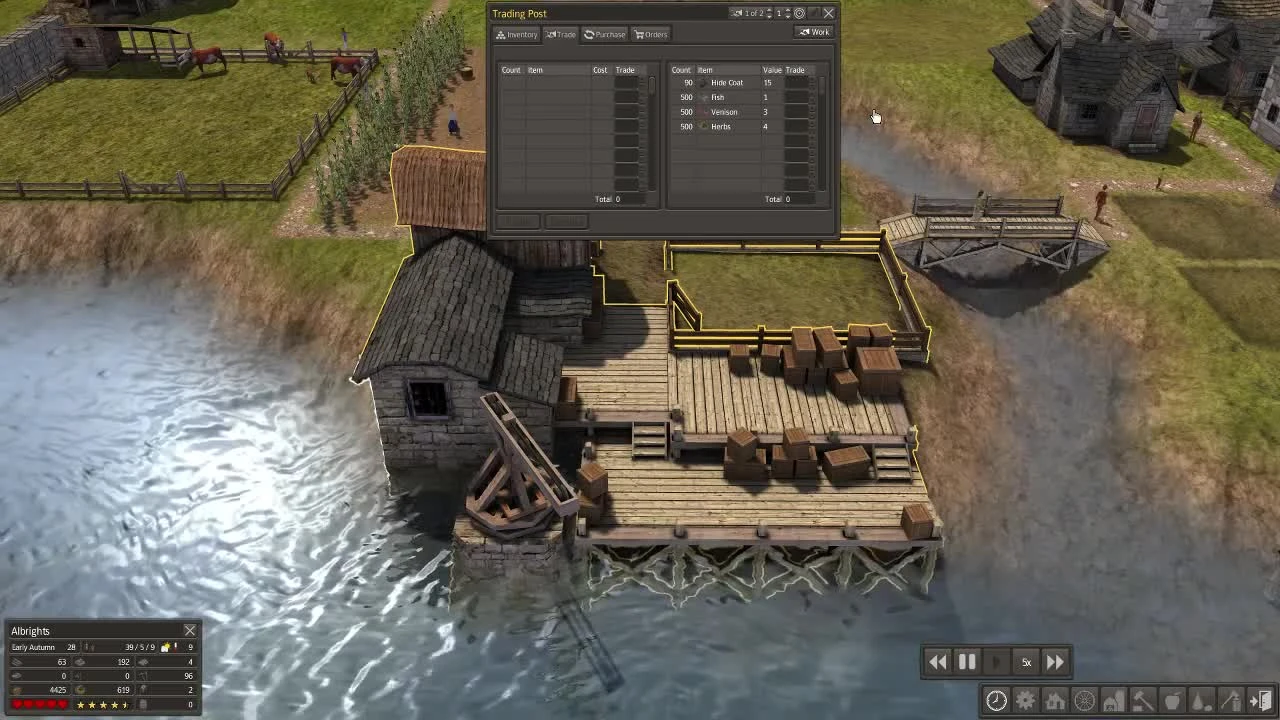Image resolution: width=1280 pixels, height=720 pixels.
Task: Open the housing build menu (house icon)
Action: [x=1055, y=700]
